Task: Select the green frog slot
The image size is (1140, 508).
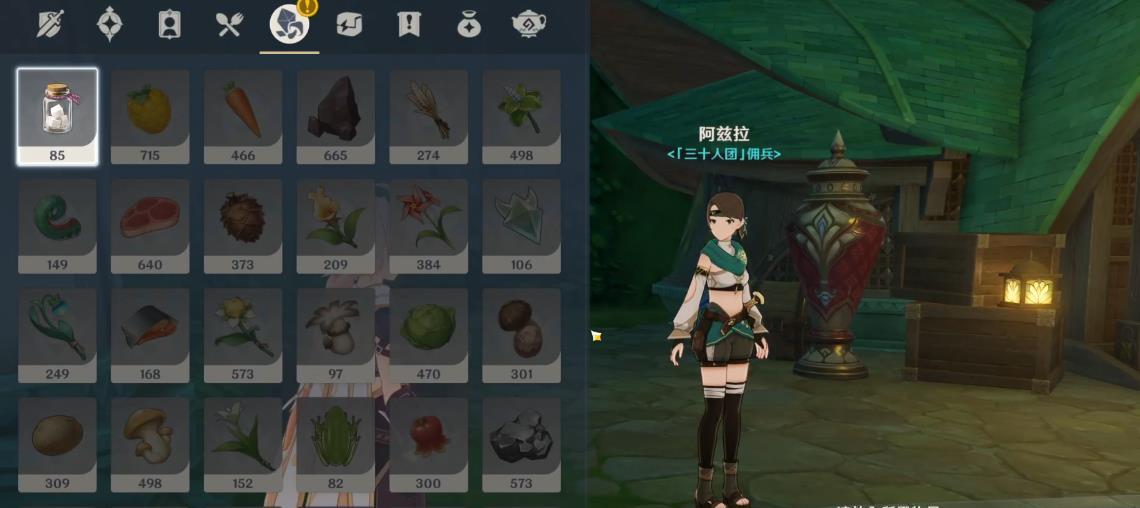Action: 336,443
